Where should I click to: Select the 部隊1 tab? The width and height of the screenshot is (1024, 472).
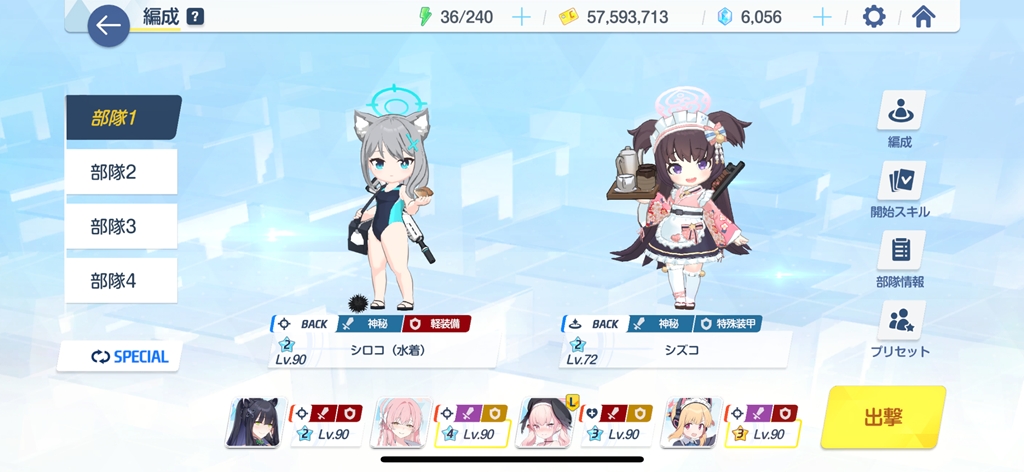(120, 117)
